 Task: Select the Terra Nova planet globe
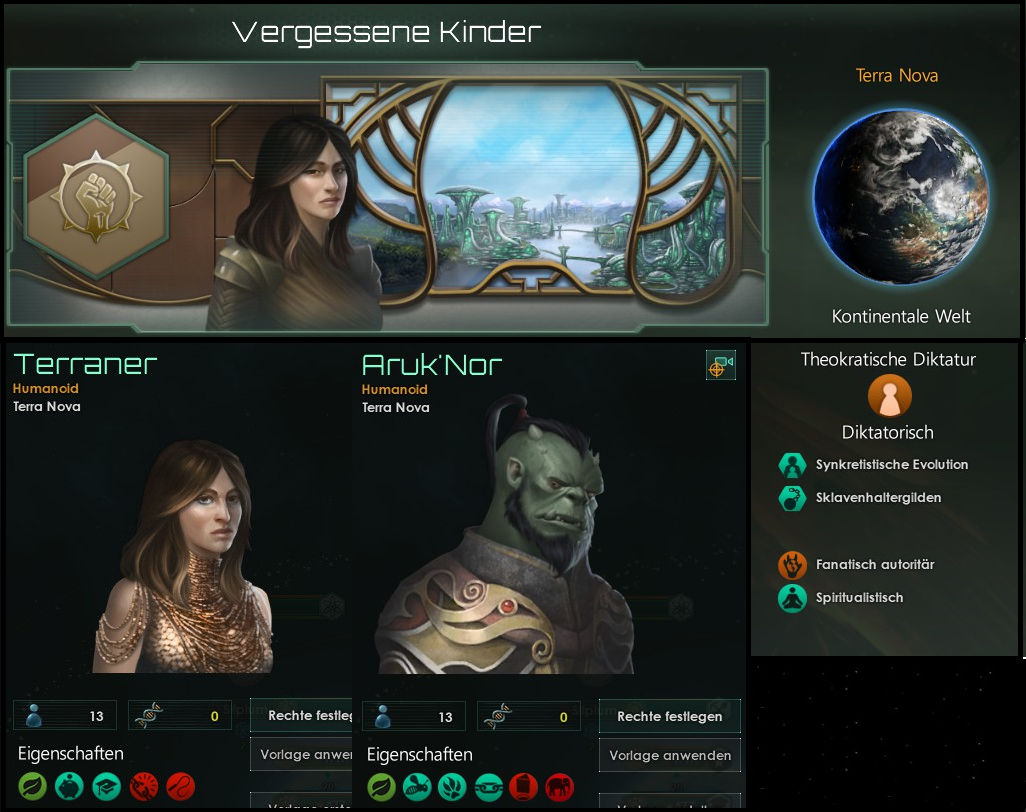(x=900, y=196)
